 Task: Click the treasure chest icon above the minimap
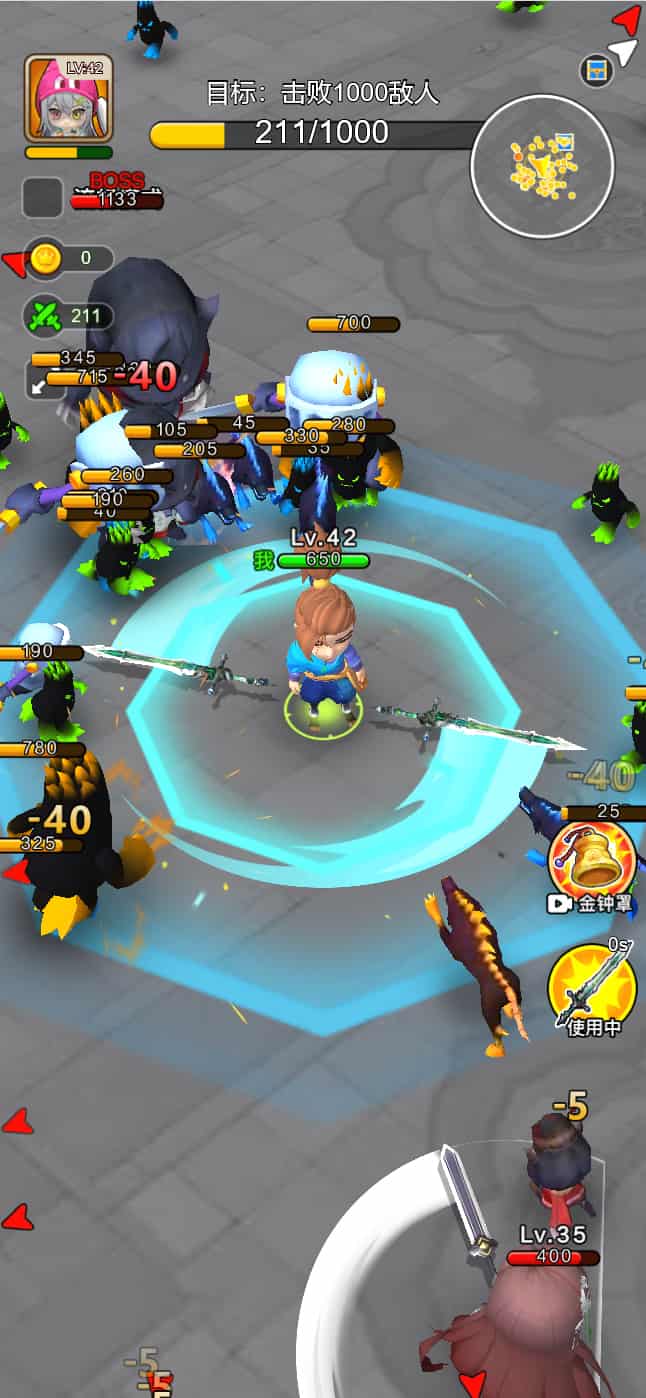pyautogui.click(x=596, y=69)
